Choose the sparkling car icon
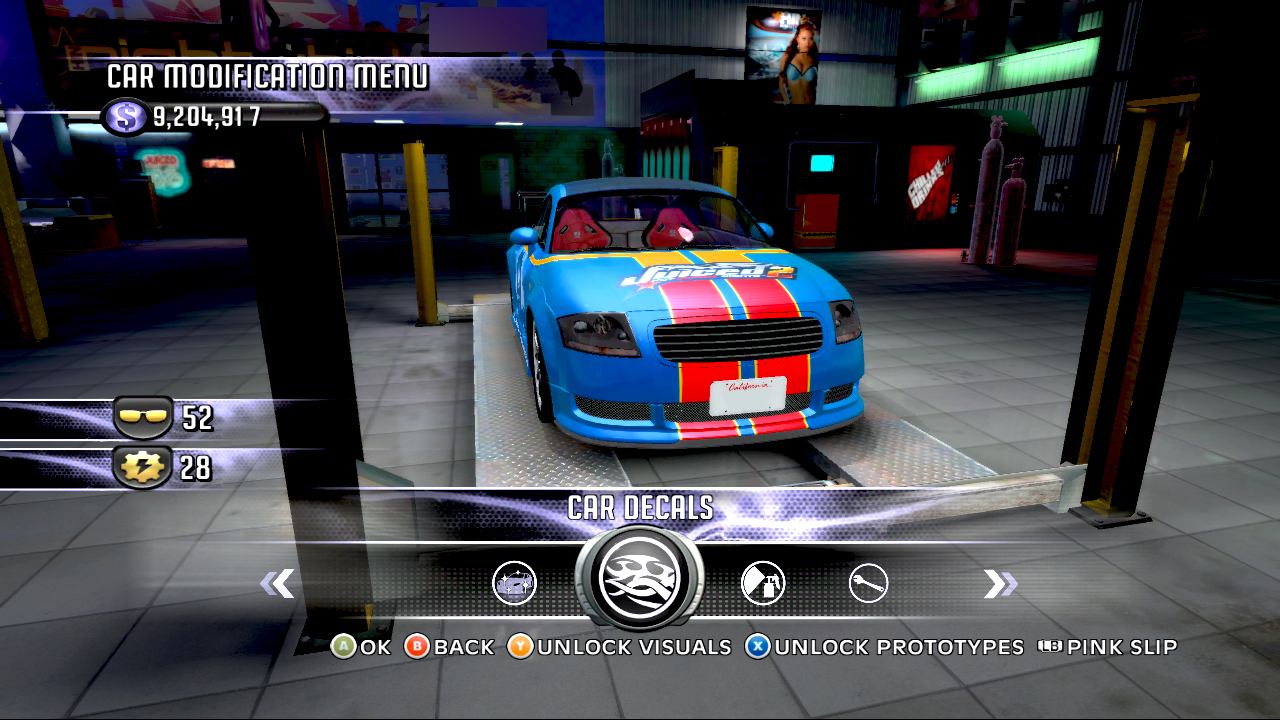Viewport: 1280px width, 720px height. 515,583
